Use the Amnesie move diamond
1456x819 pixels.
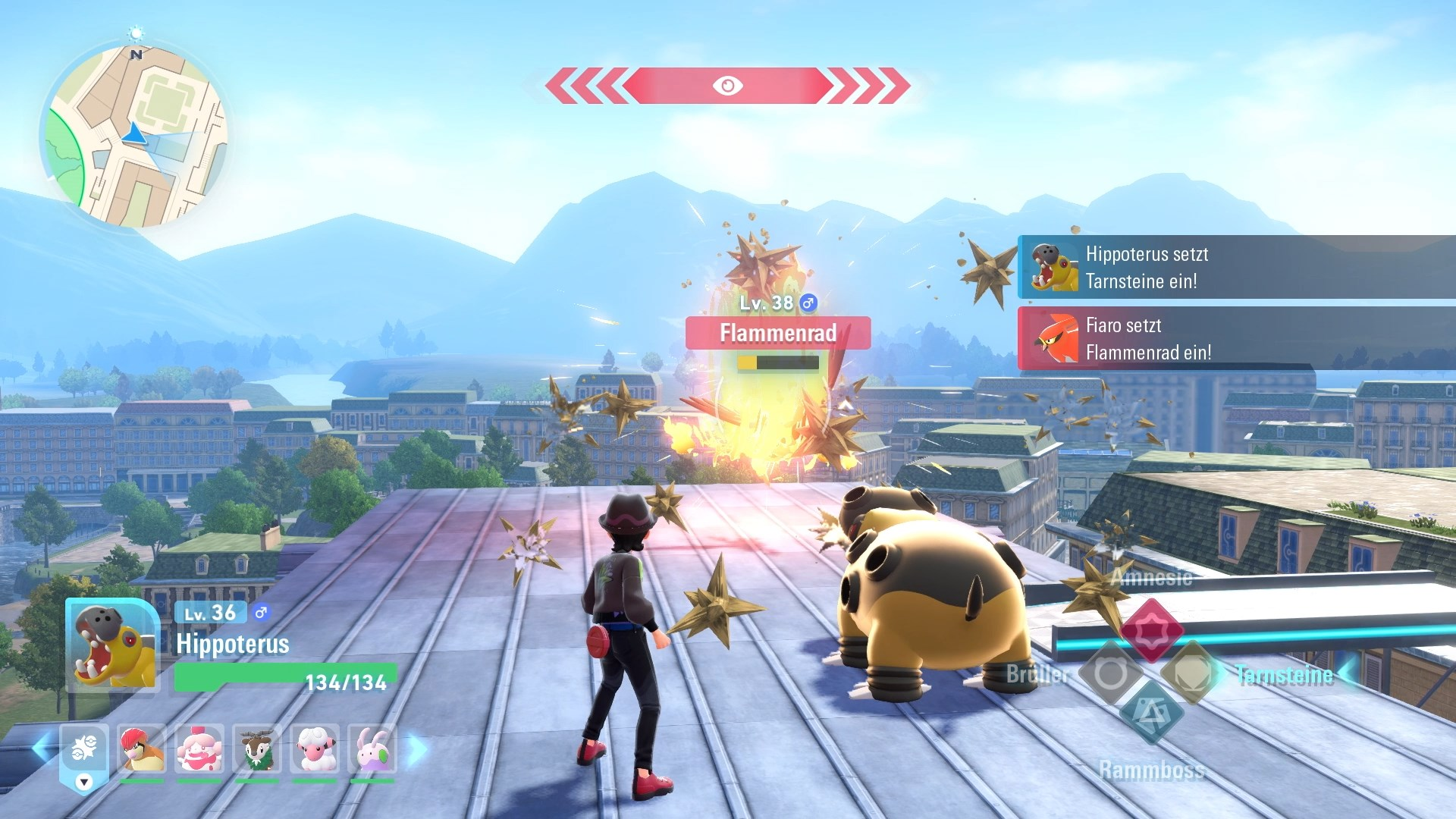point(1151,630)
